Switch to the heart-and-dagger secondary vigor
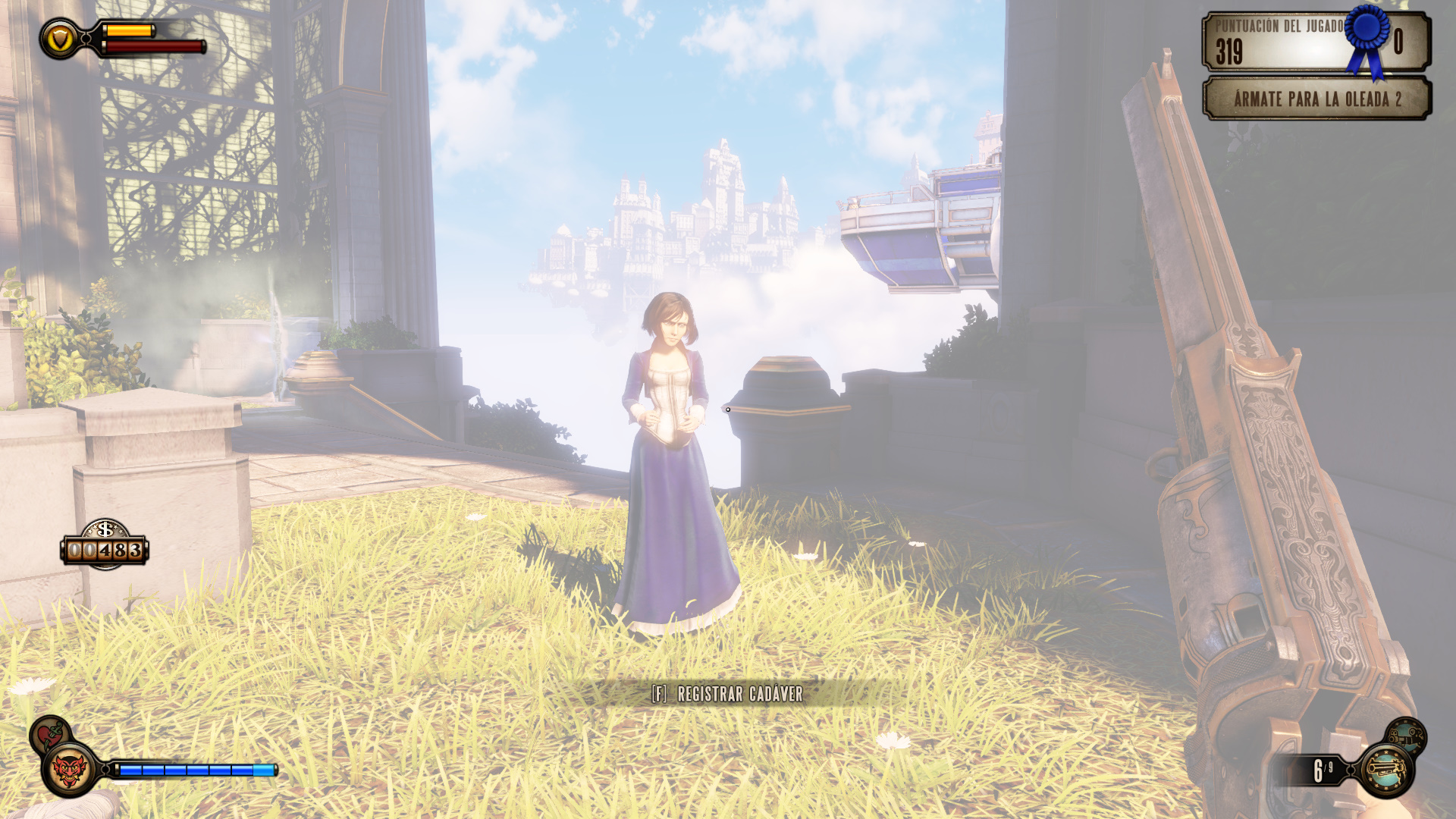 point(50,734)
